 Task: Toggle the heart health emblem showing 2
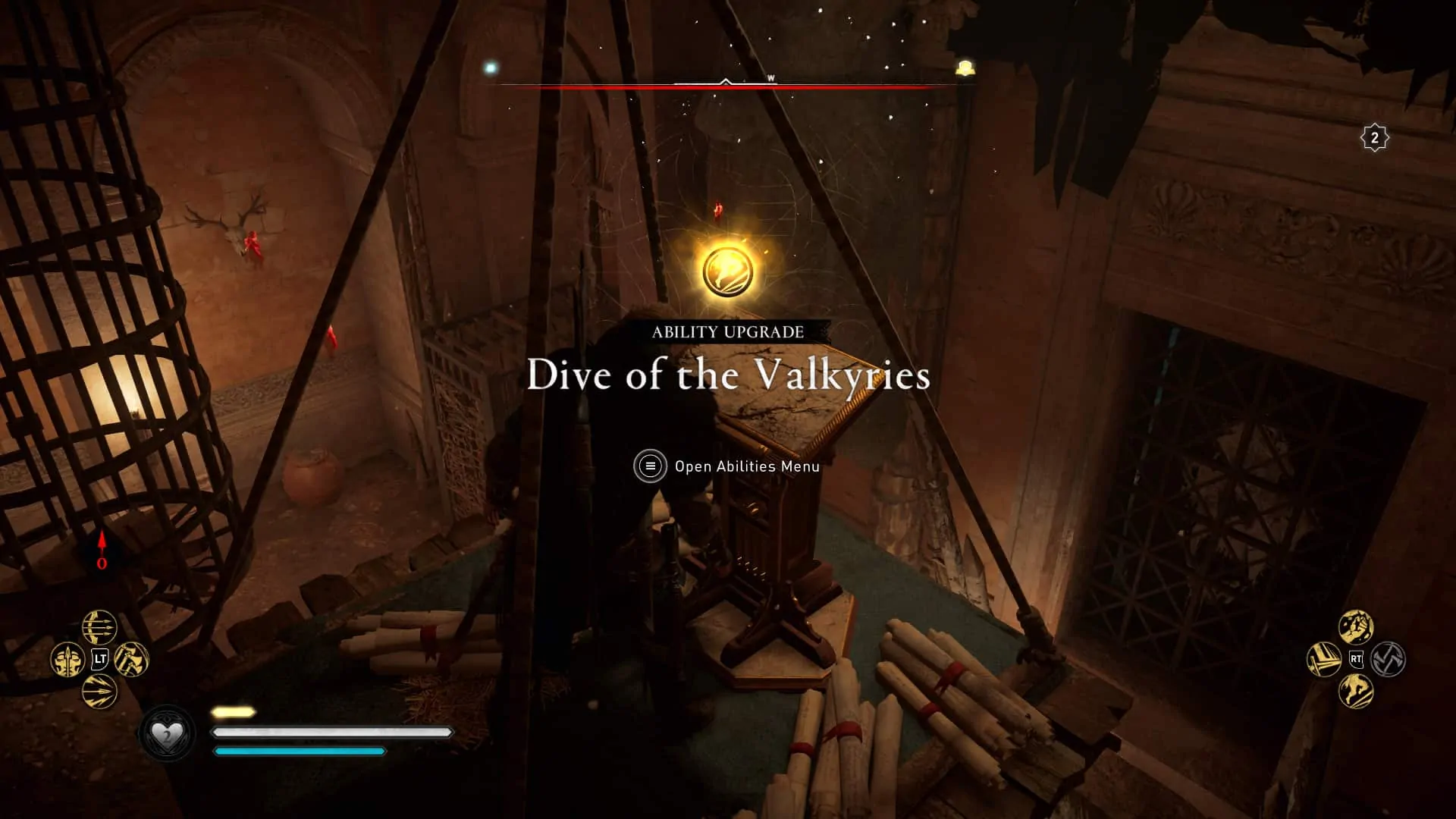pyautogui.click(x=168, y=733)
